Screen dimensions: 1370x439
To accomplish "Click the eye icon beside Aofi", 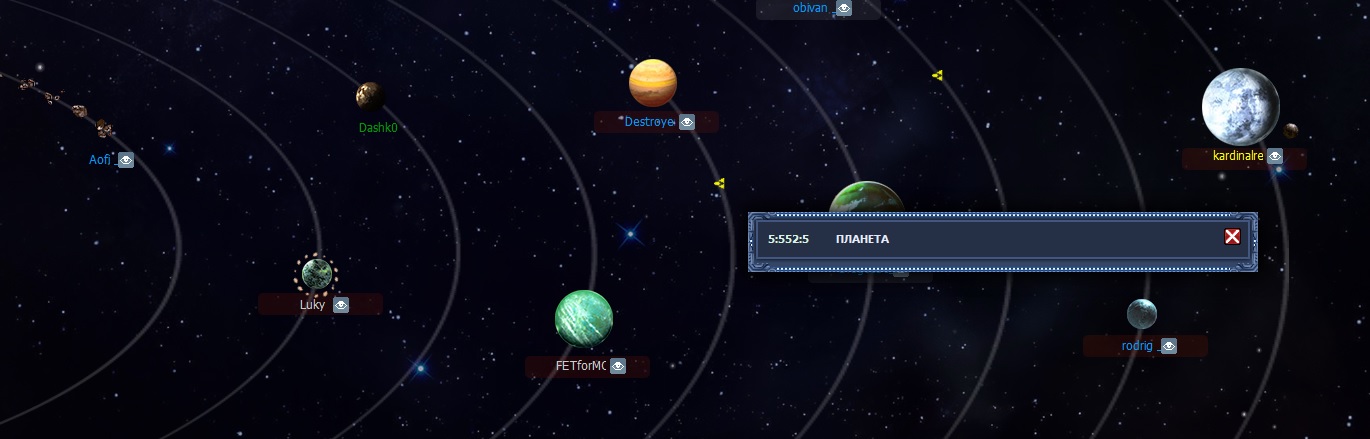I will [126, 160].
